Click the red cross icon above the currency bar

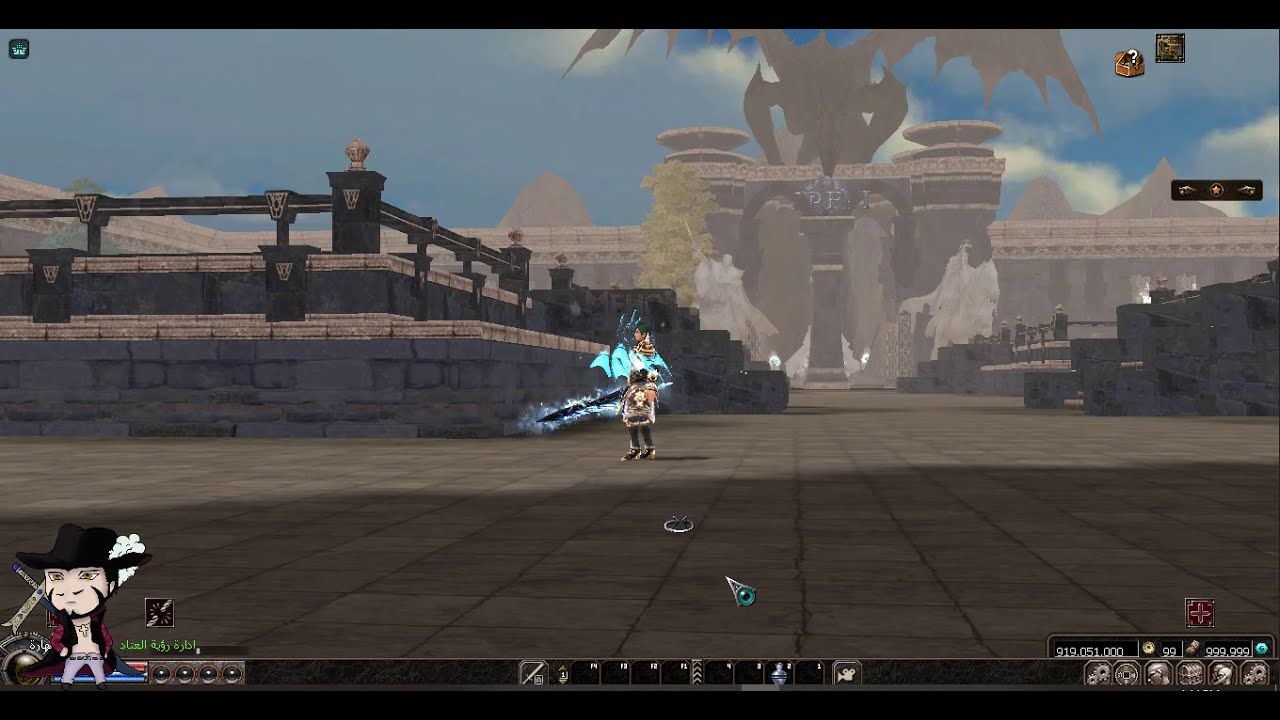(x=1199, y=612)
